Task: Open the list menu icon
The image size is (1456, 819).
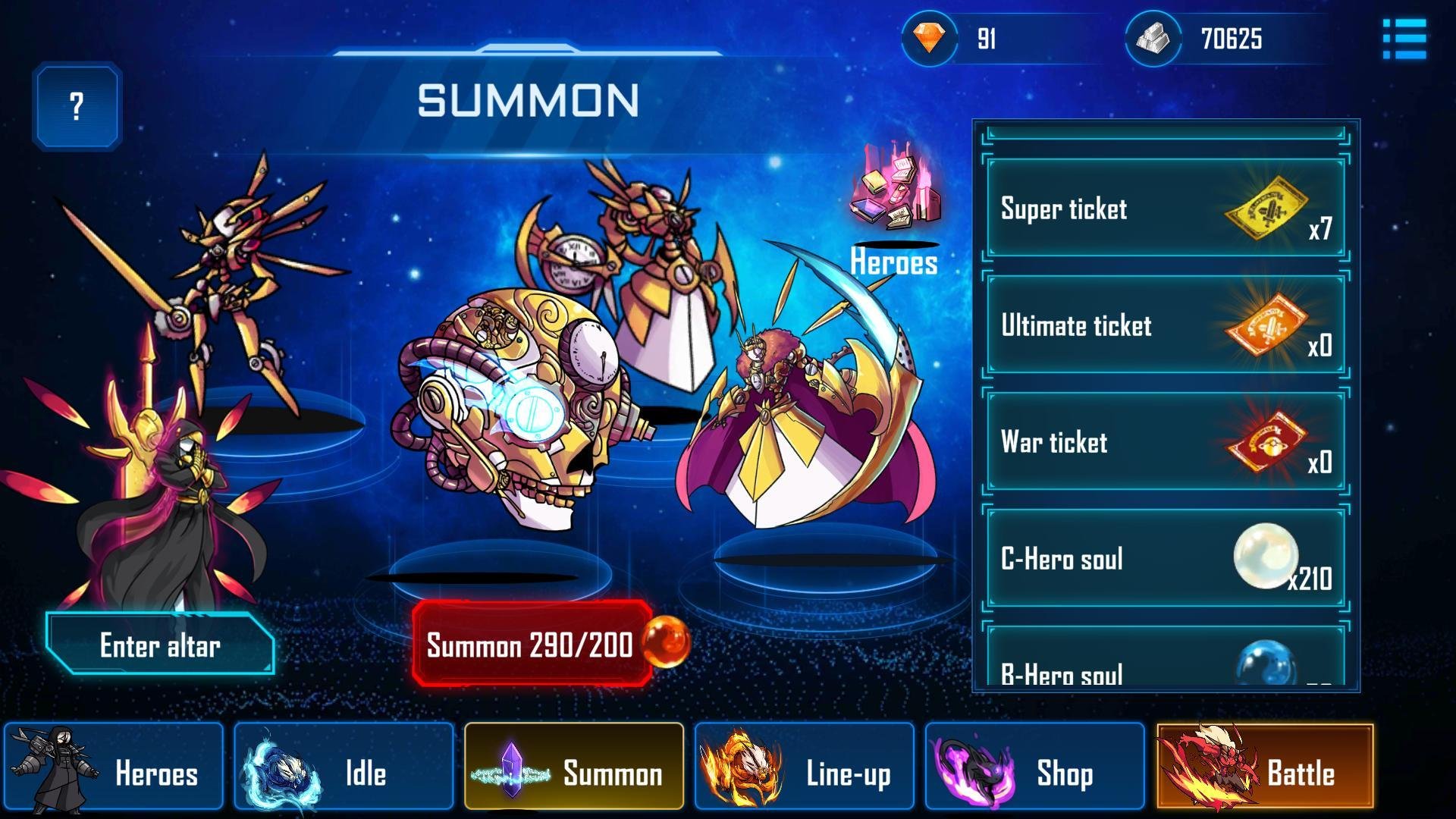Action: tap(1404, 39)
